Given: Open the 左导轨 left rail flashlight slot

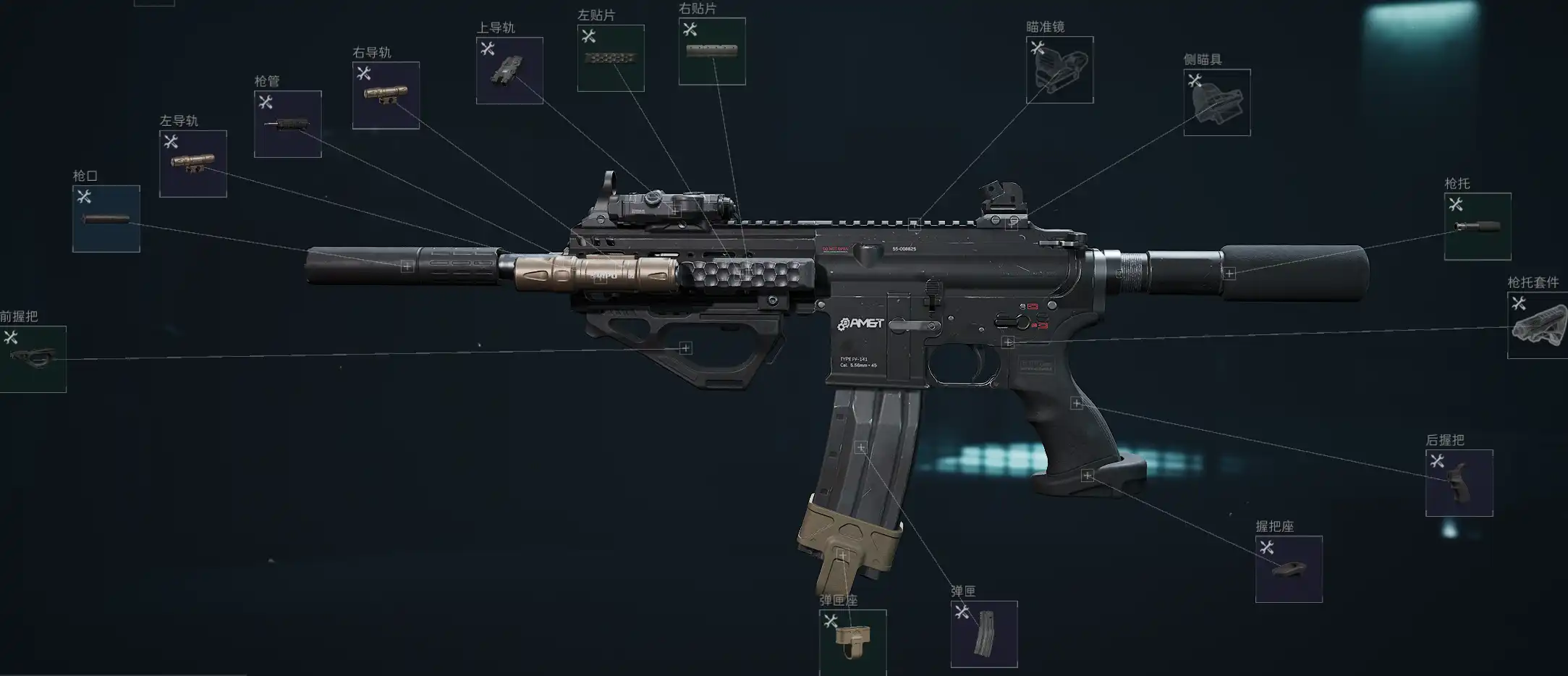Looking at the screenshot, I should point(192,164).
